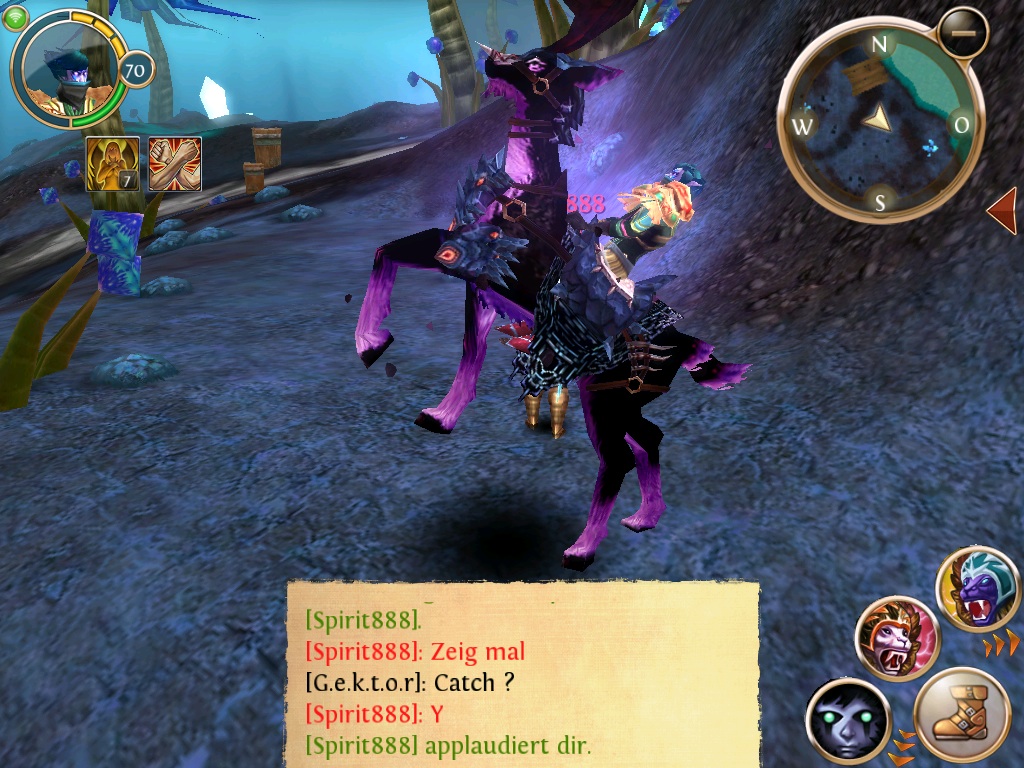Viewport: 1024px width, 768px height.
Task: Select the golden figure buff icon
Action: pyautogui.click(x=112, y=164)
